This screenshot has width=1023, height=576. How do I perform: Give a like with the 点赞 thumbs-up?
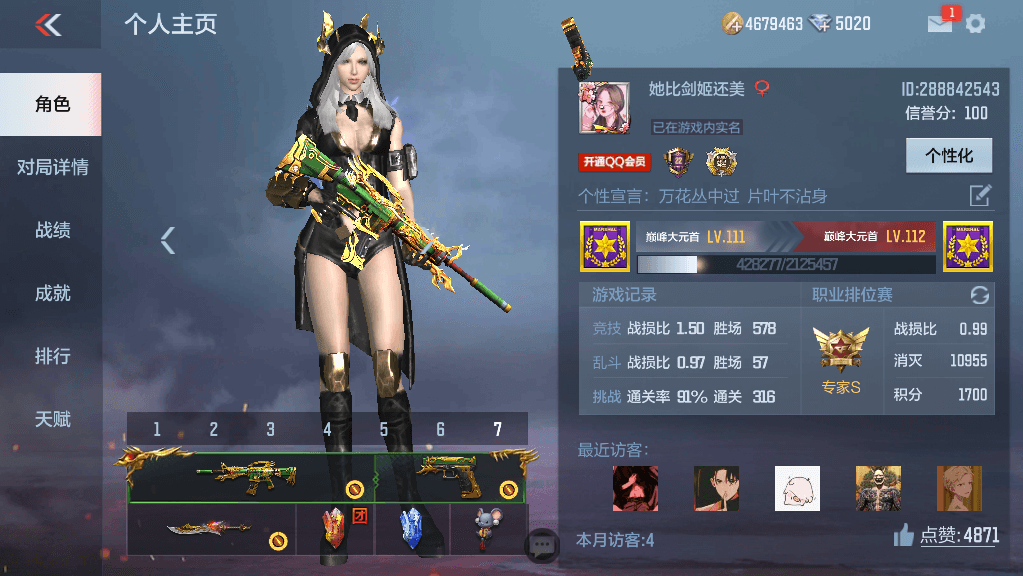point(904,536)
